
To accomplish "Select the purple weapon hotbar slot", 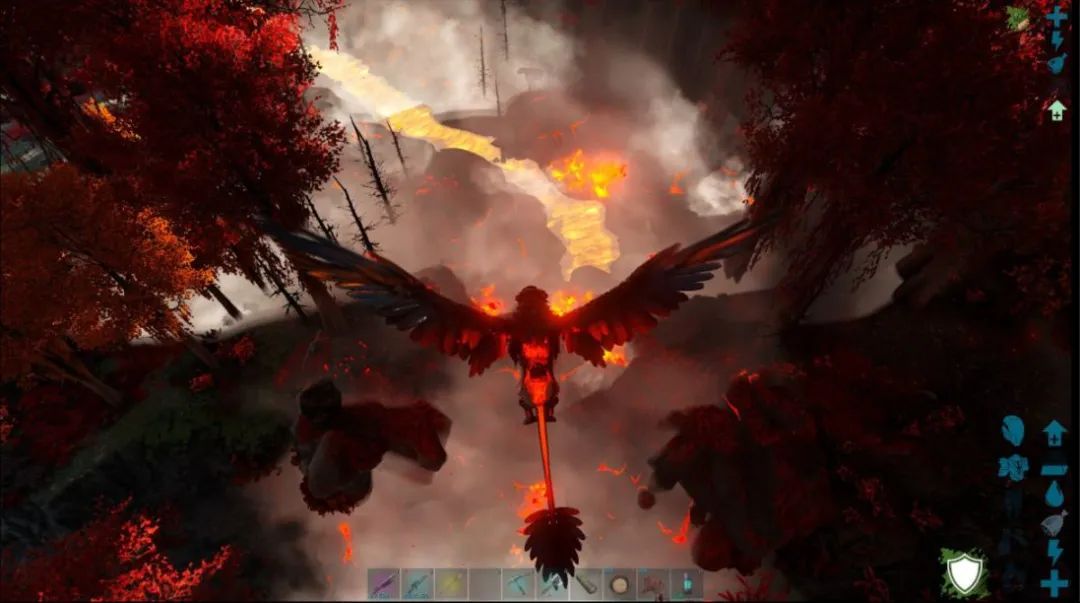I will [383, 584].
